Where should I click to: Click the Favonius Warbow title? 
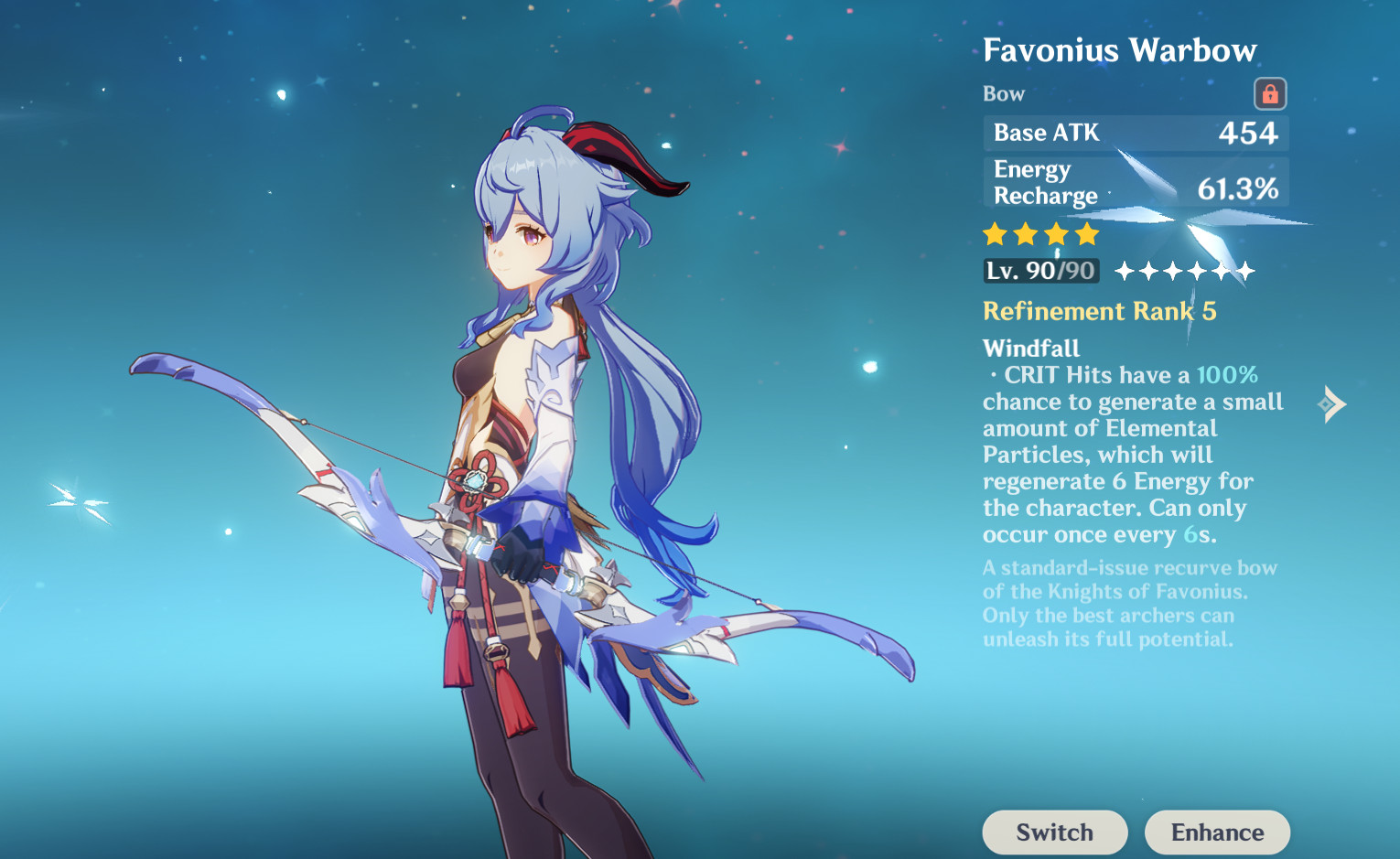1120,50
